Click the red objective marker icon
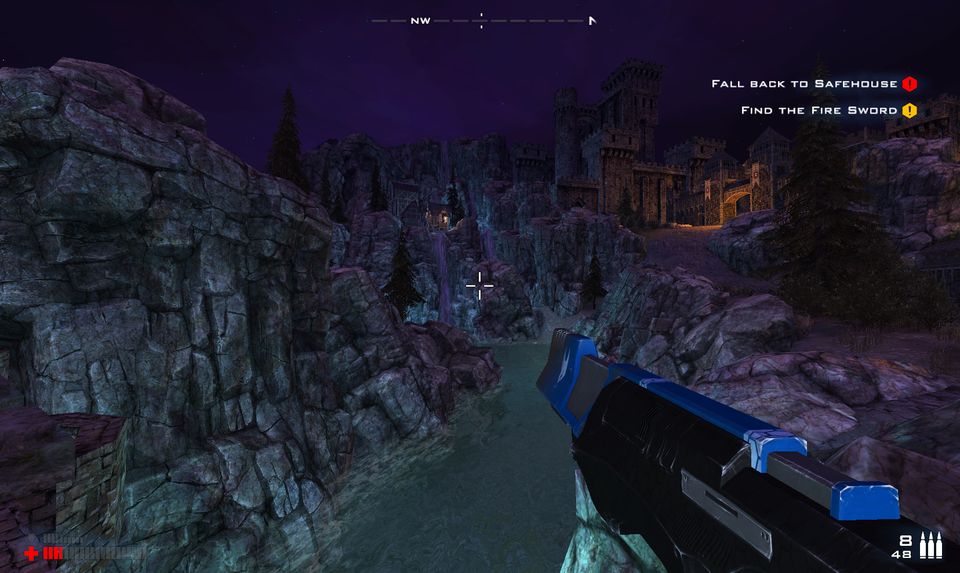This screenshot has height=573, width=960. click(x=909, y=84)
